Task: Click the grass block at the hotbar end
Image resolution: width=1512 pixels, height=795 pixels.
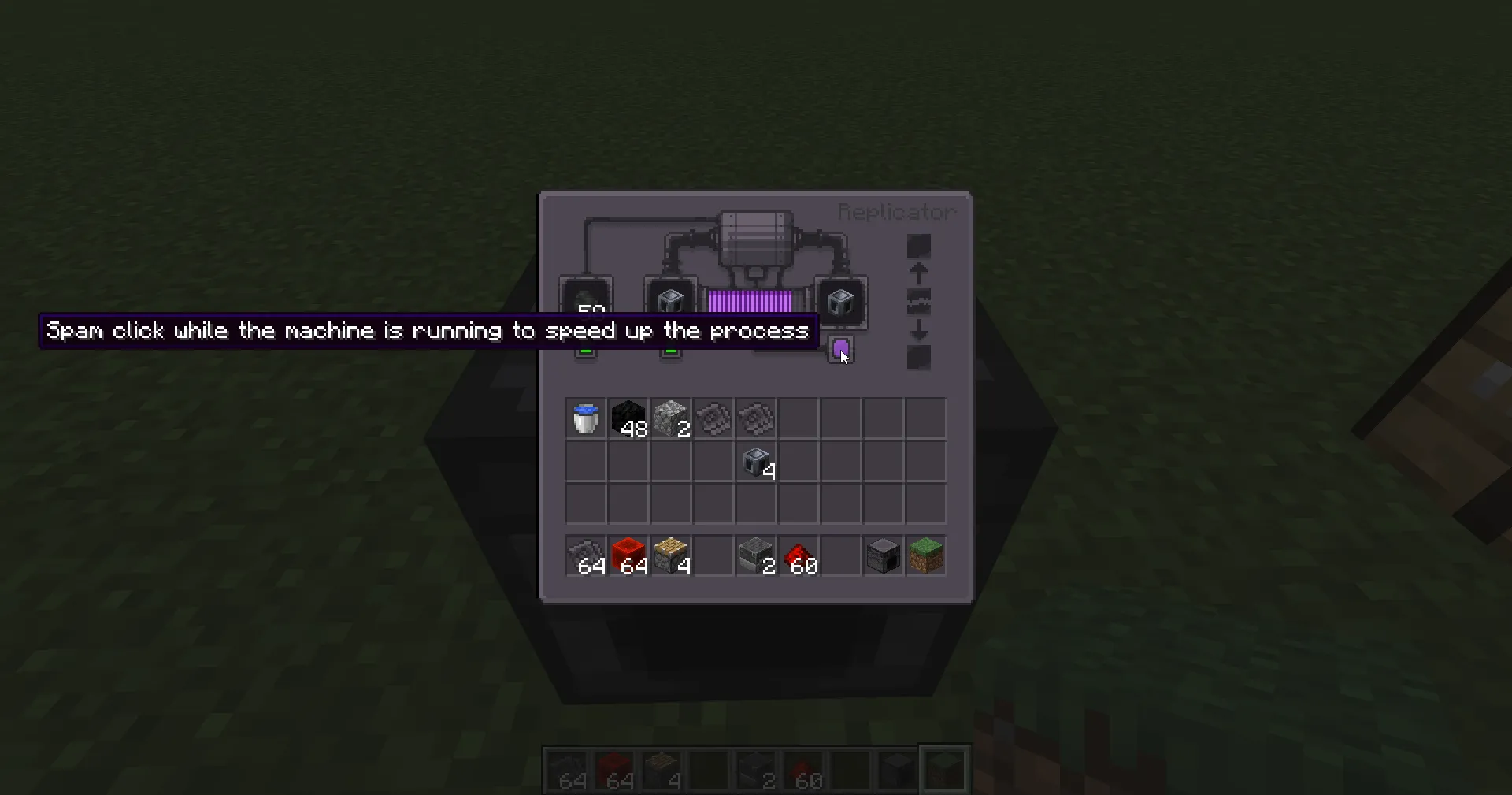Action: pyautogui.click(x=925, y=555)
